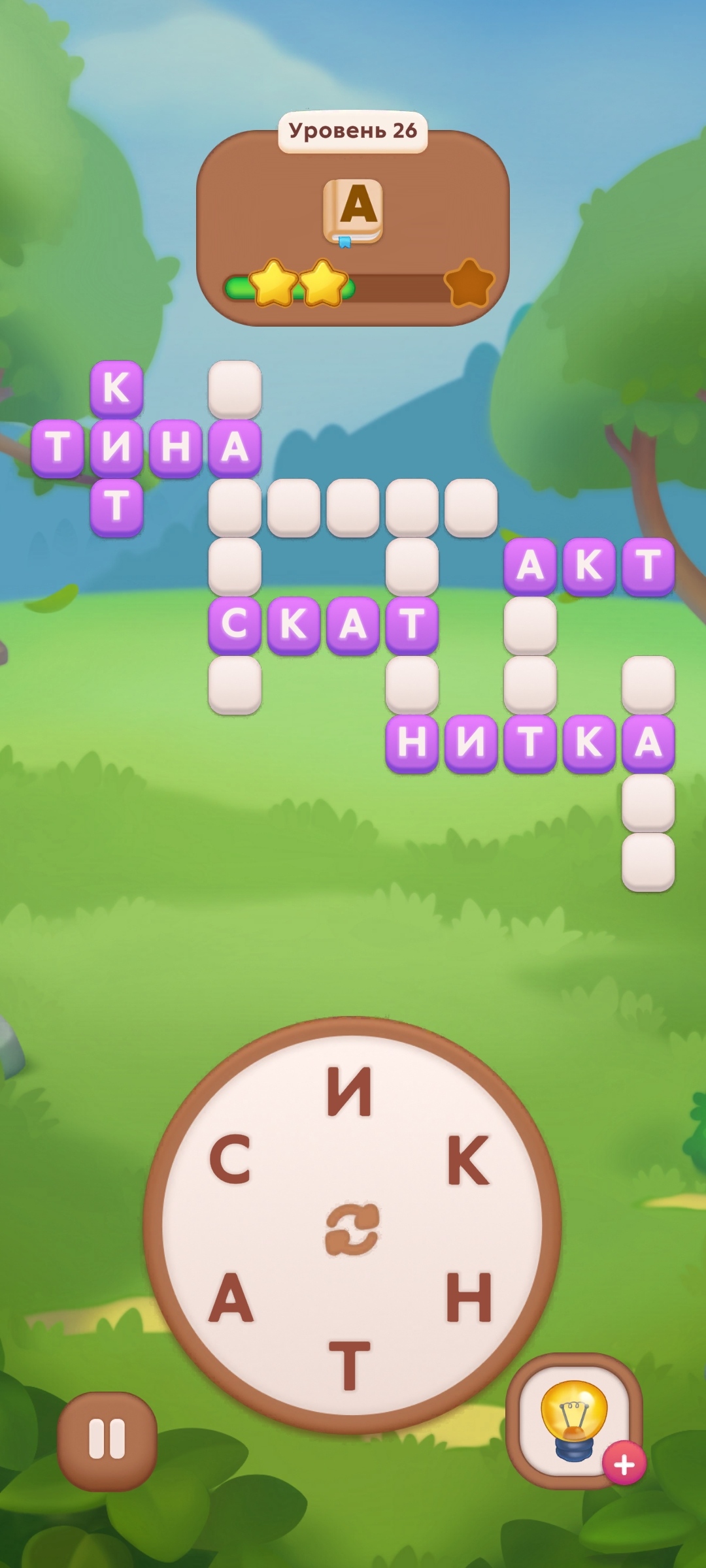Select letter А on the wheel
Viewport: 706px width, 1568px height.
231,1298
